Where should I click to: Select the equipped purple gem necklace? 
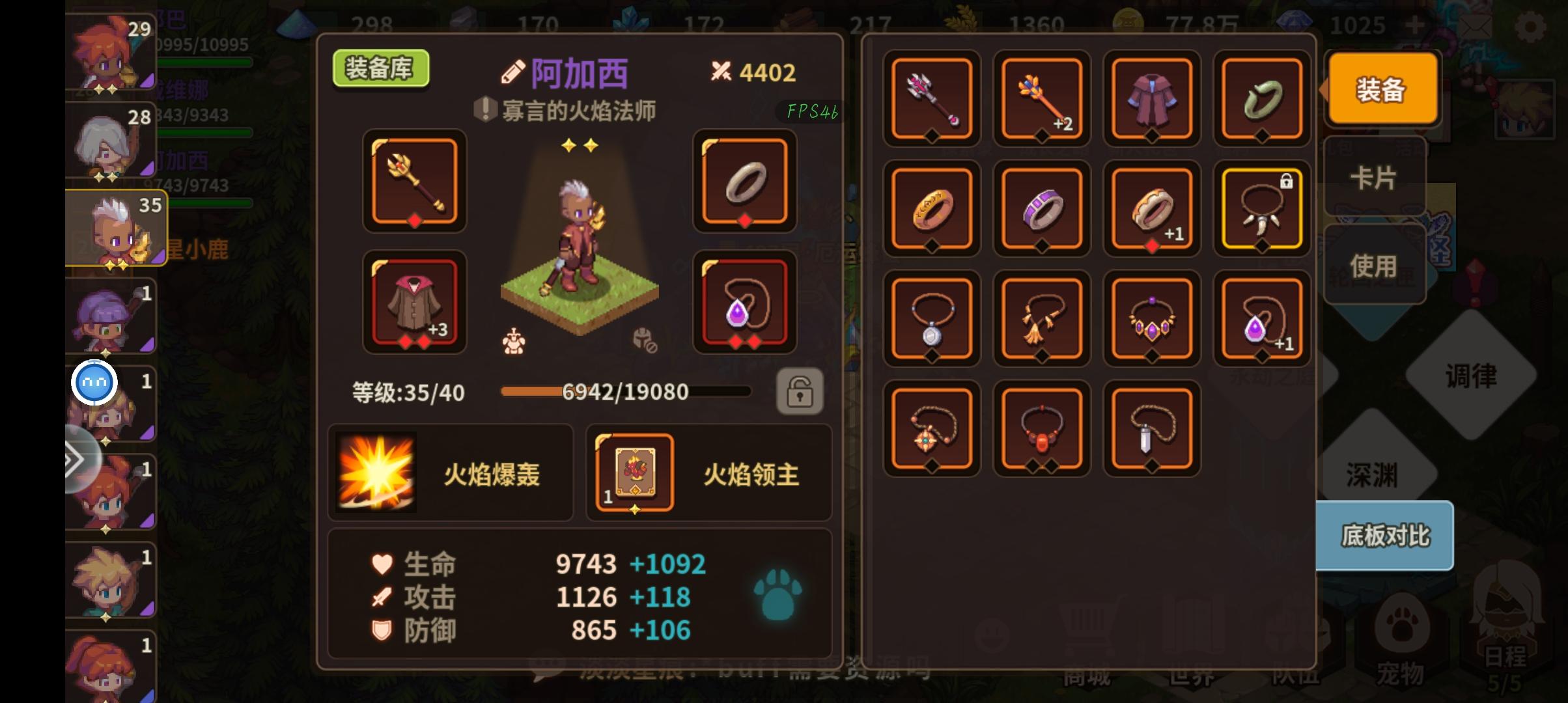click(745, 303)
